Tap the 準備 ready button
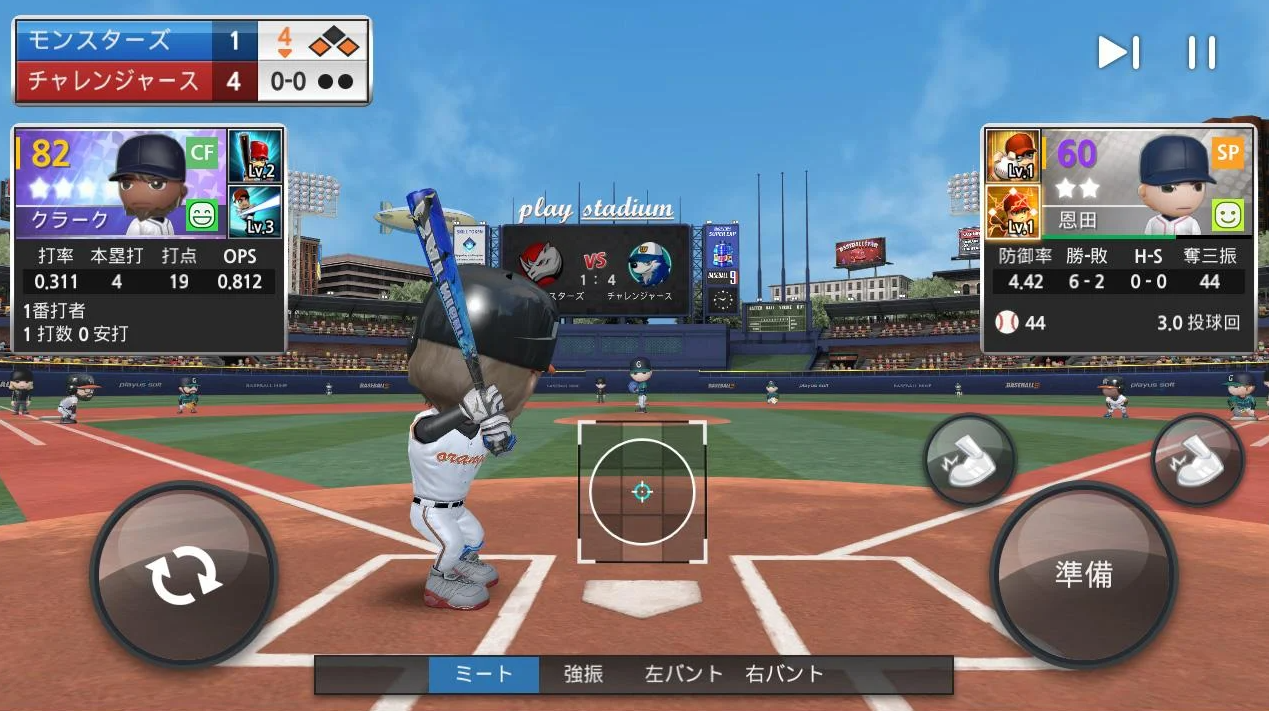 click(x=1083, y=574)
